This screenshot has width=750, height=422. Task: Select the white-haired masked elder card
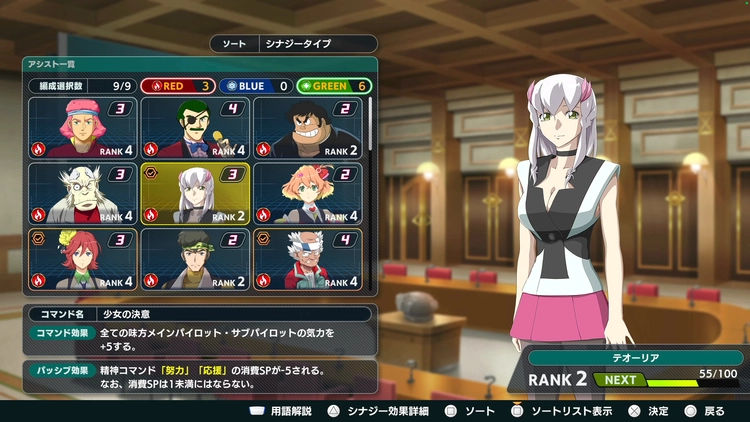[83, 193]
